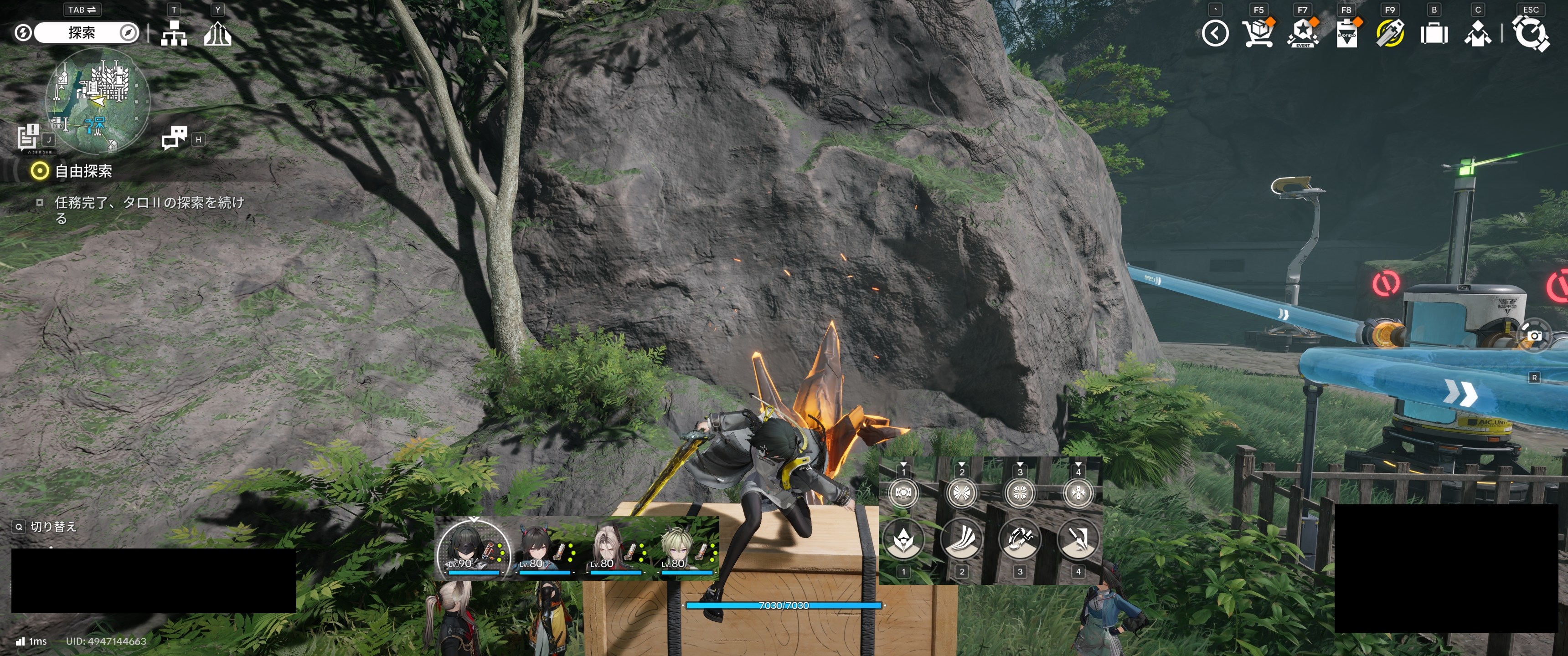The height and width of the screenshot is (656, 1568).
Task: Activate the curved claw slash skill
Action: point(961,539)
